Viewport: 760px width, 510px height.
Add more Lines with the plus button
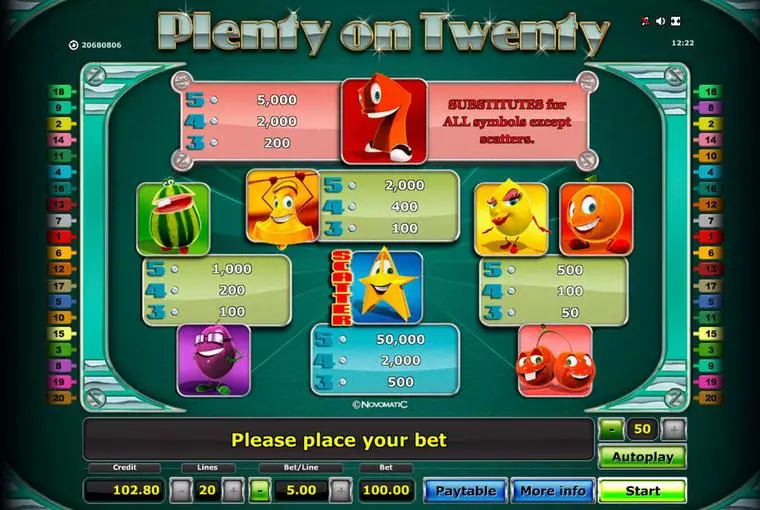(x=233, y=490)
